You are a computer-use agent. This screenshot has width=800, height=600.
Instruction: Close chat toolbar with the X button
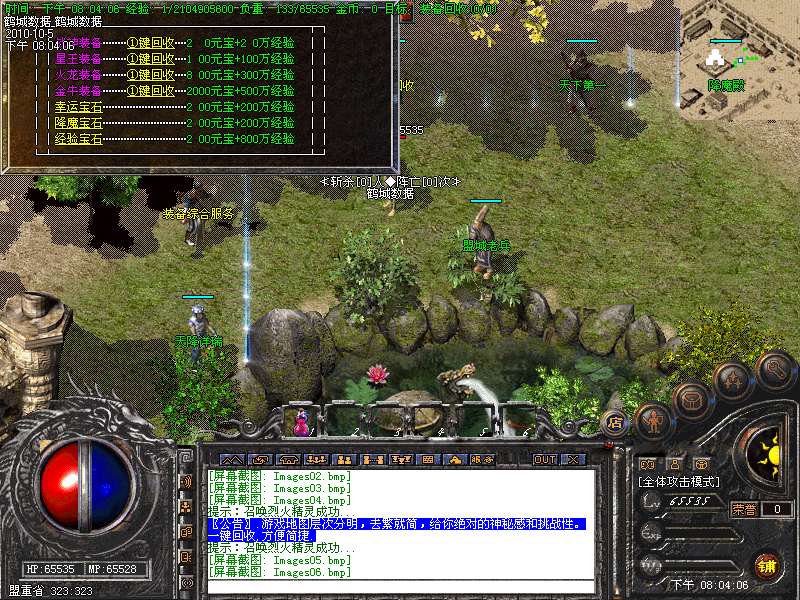pos(574,459)
